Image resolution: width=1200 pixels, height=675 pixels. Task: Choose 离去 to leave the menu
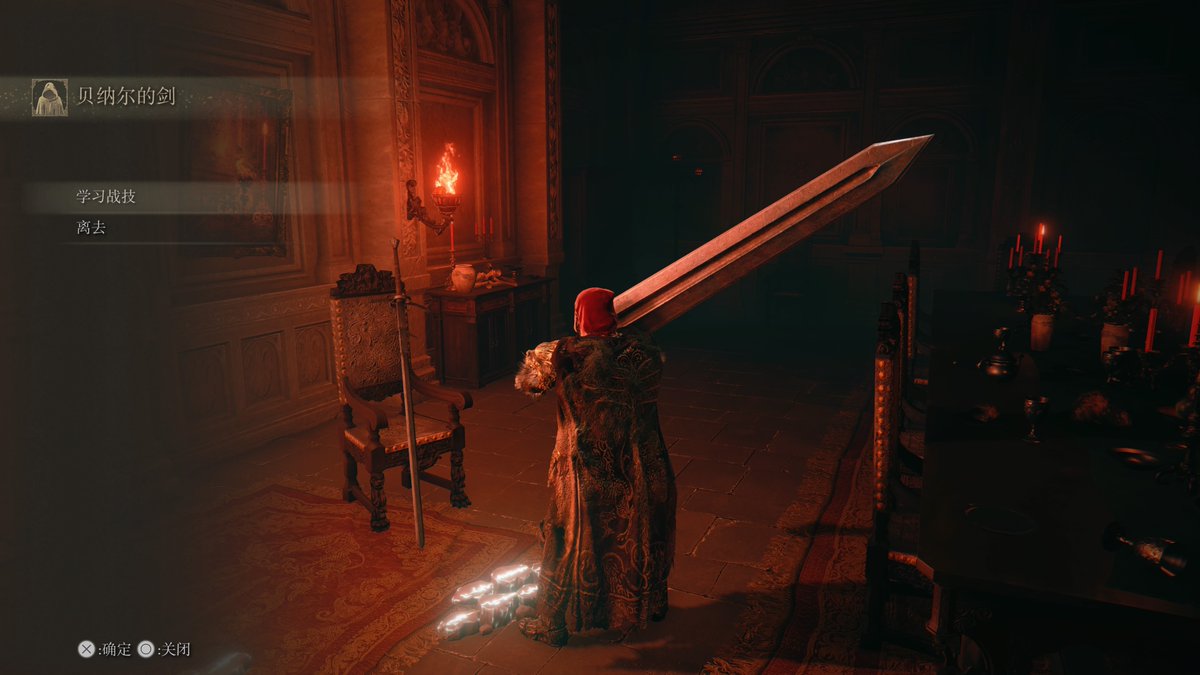pos(91,228)
